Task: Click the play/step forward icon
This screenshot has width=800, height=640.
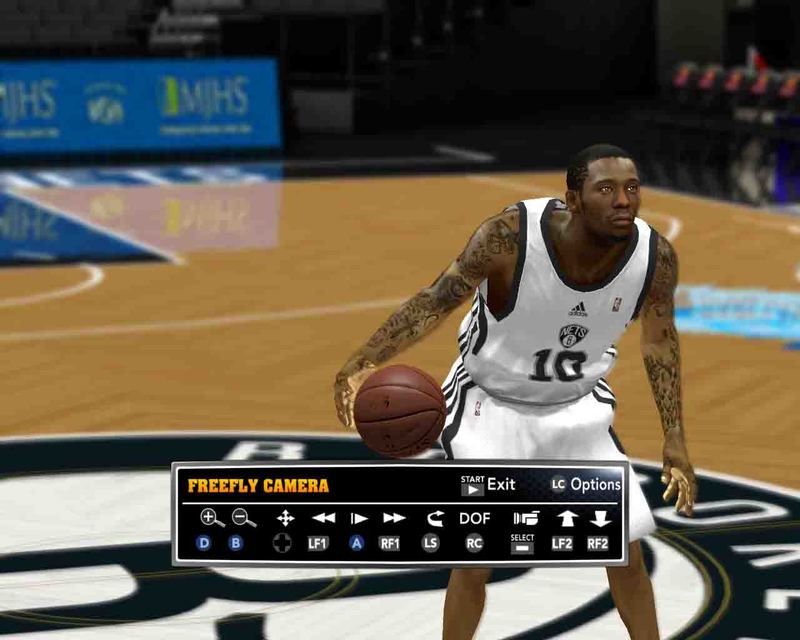Action: click(x=358, y=518)
